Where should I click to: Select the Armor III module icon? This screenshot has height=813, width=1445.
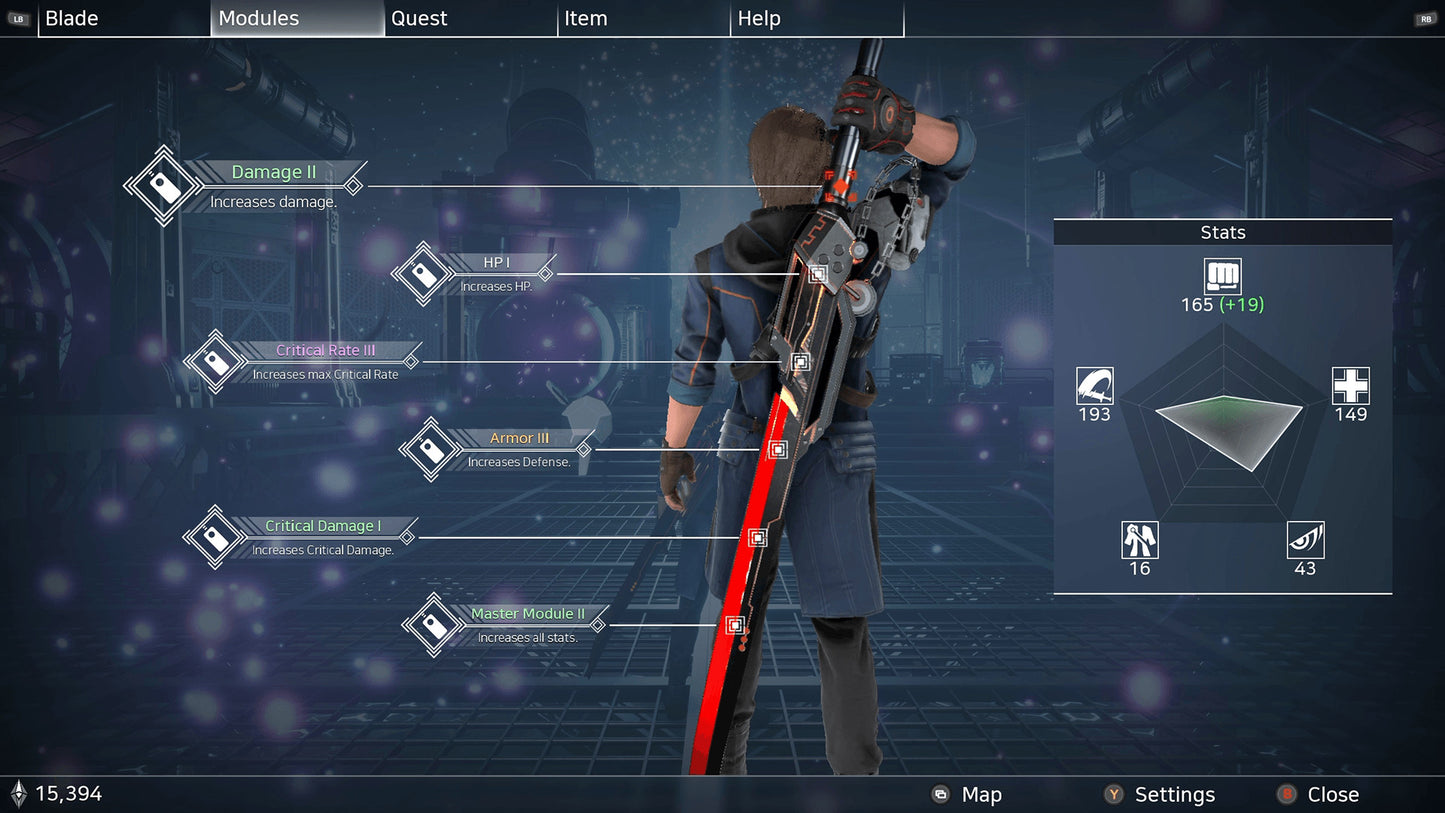pos(433,449)
